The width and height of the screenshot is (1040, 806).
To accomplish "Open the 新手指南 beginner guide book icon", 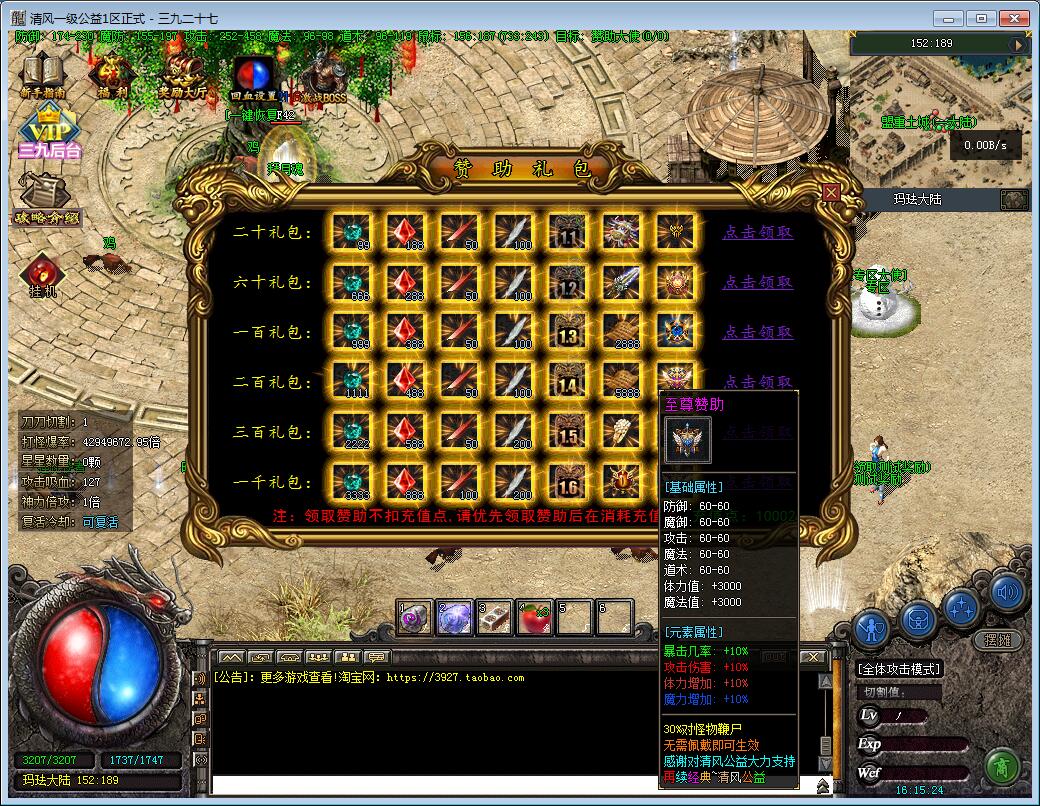I will click(42, 73).
